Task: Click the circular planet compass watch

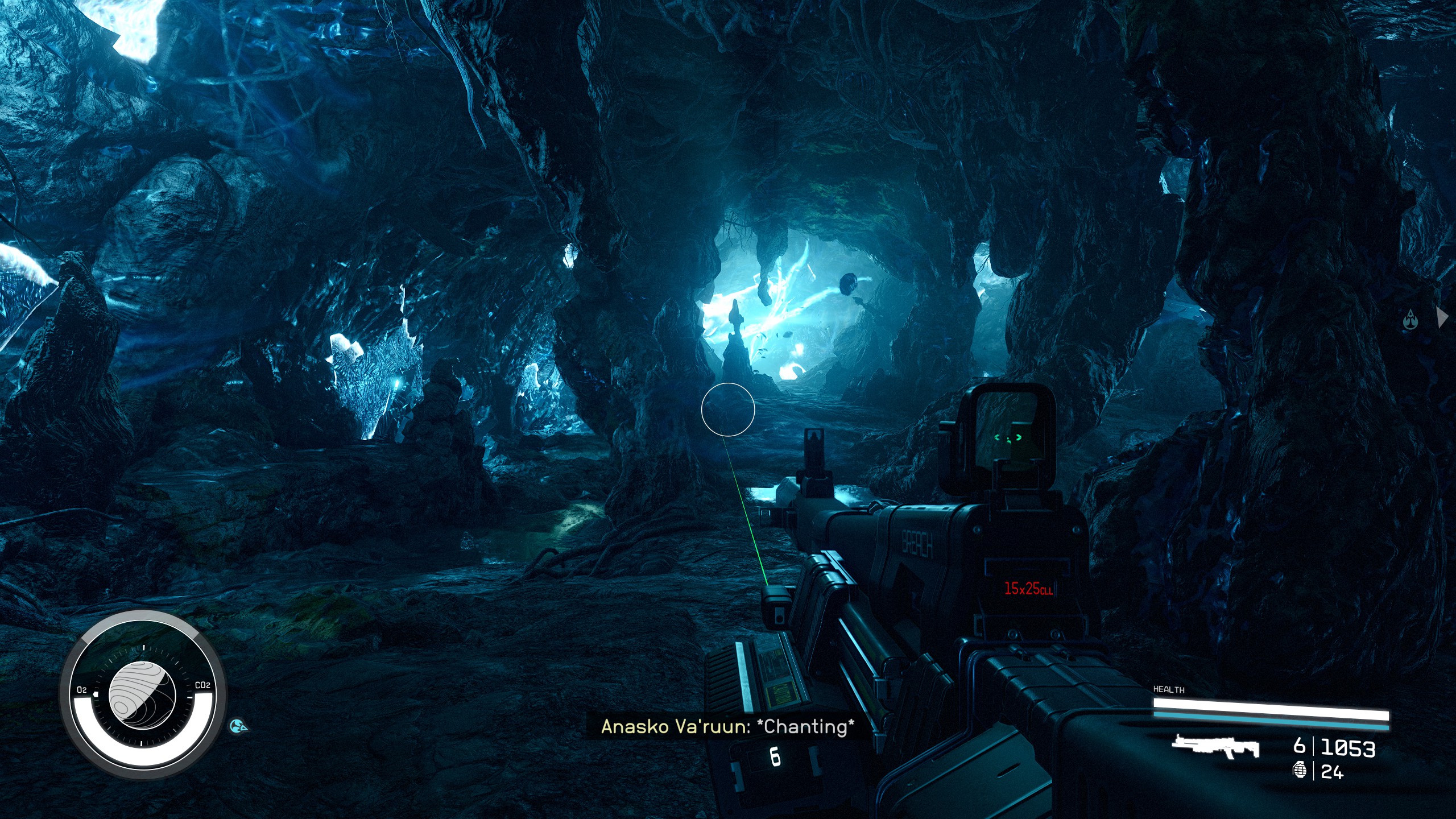Action: click(143, 695)
